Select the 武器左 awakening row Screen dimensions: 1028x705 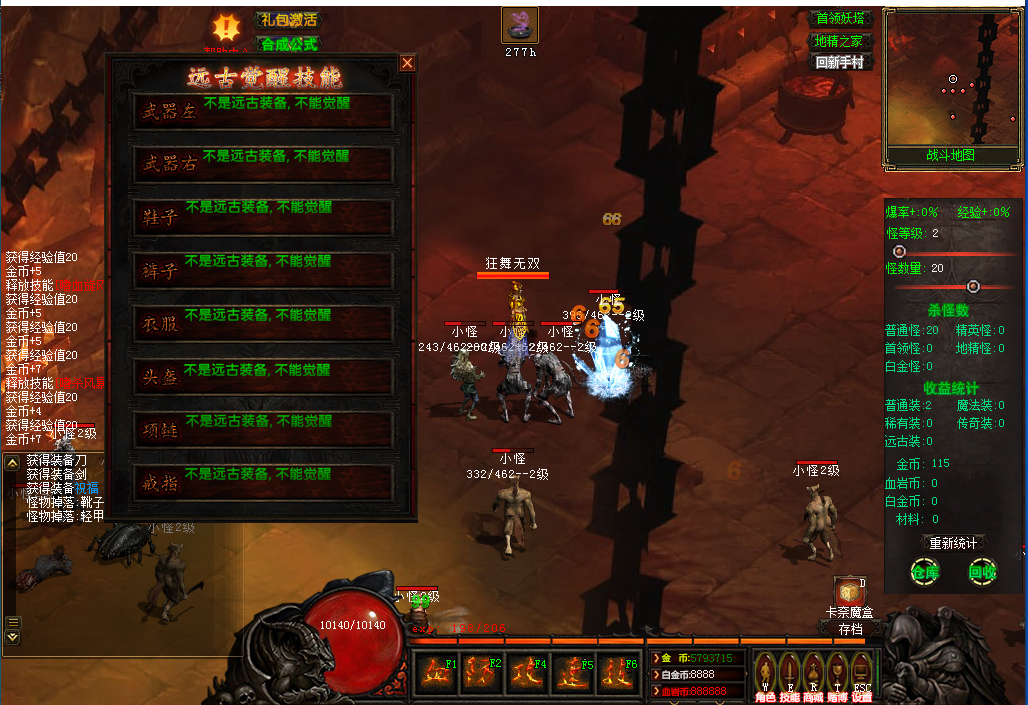(x=263, y=113)
